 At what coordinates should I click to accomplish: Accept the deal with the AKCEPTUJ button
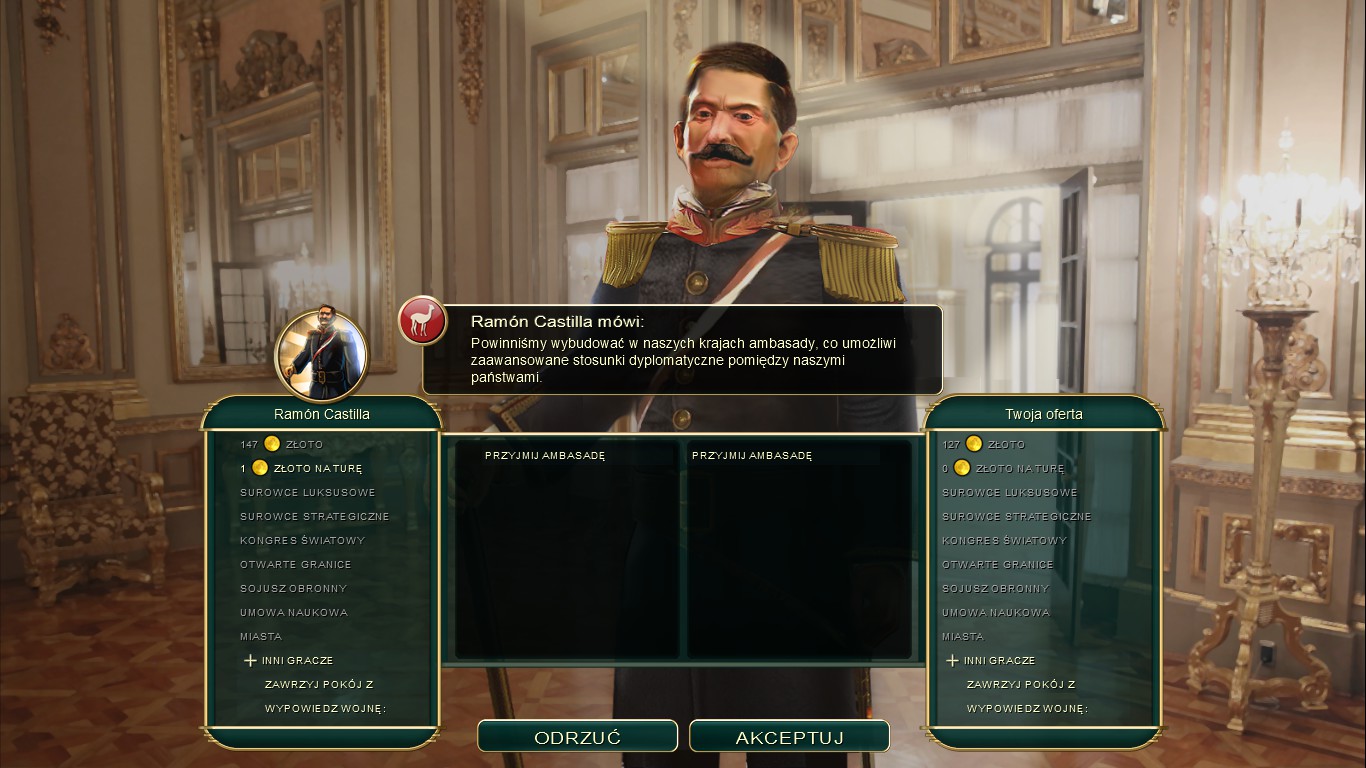pyautogui.click(x=789, y=737)
